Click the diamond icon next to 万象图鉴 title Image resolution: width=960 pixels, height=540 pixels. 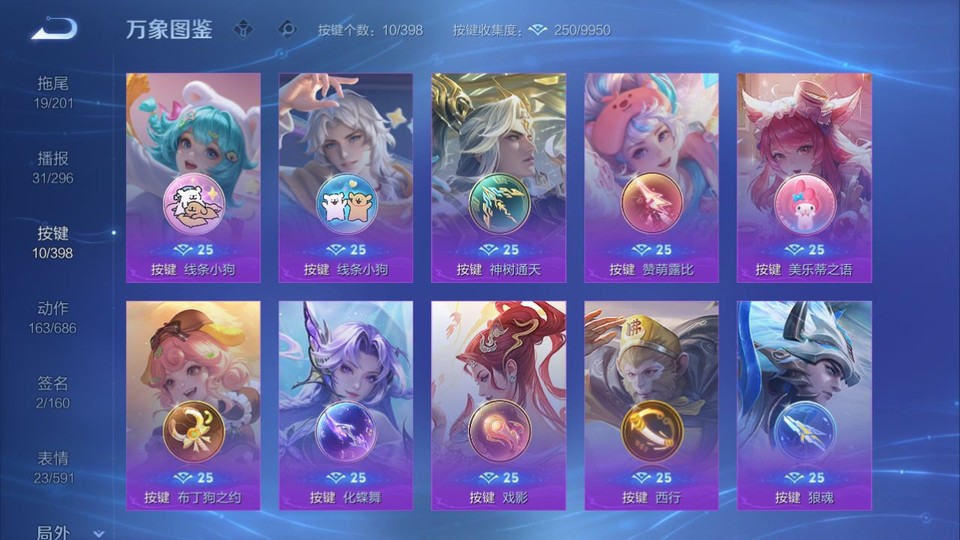coord(243,29)
